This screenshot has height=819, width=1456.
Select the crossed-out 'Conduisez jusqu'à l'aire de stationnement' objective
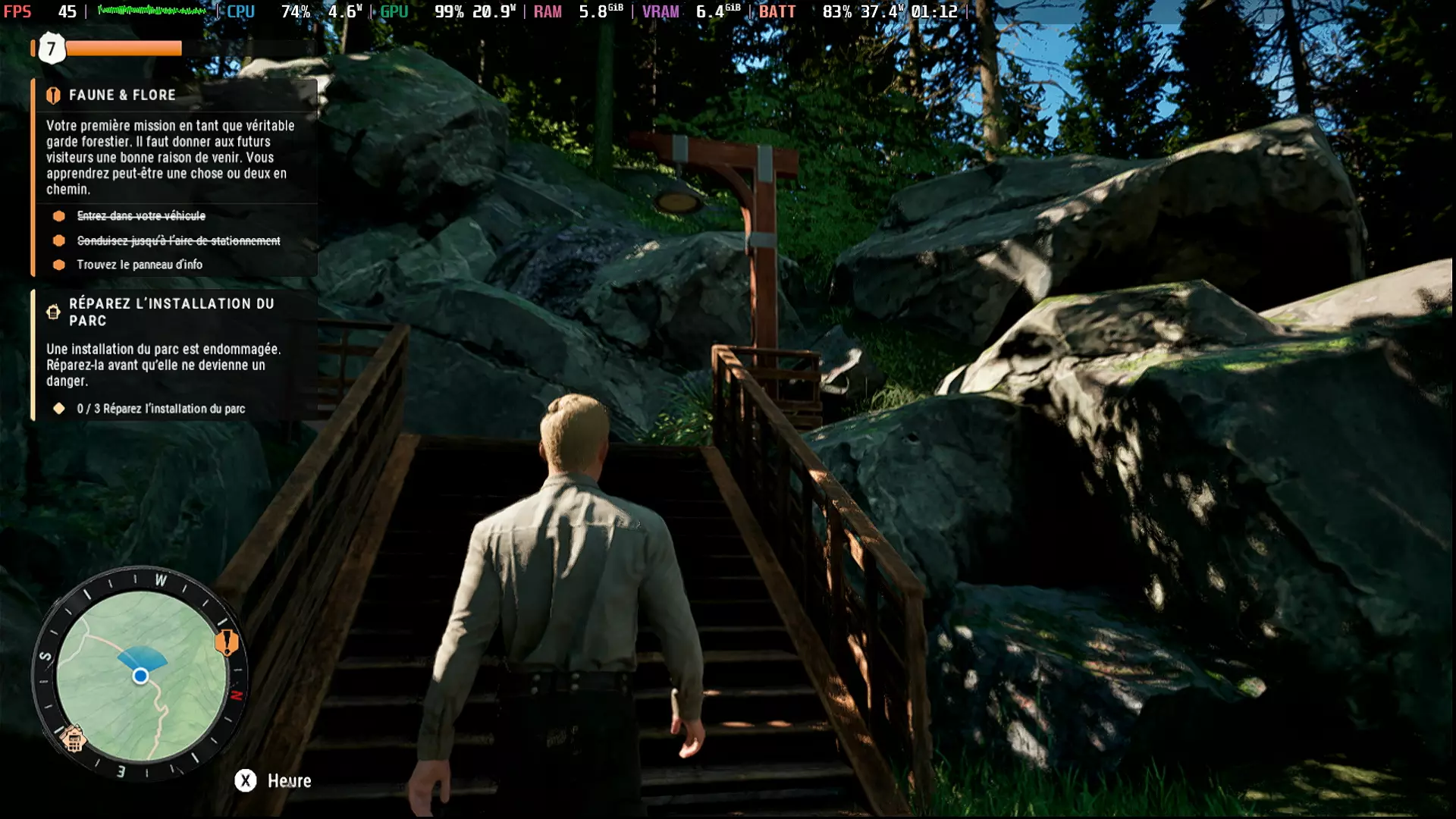pos(178,240)
